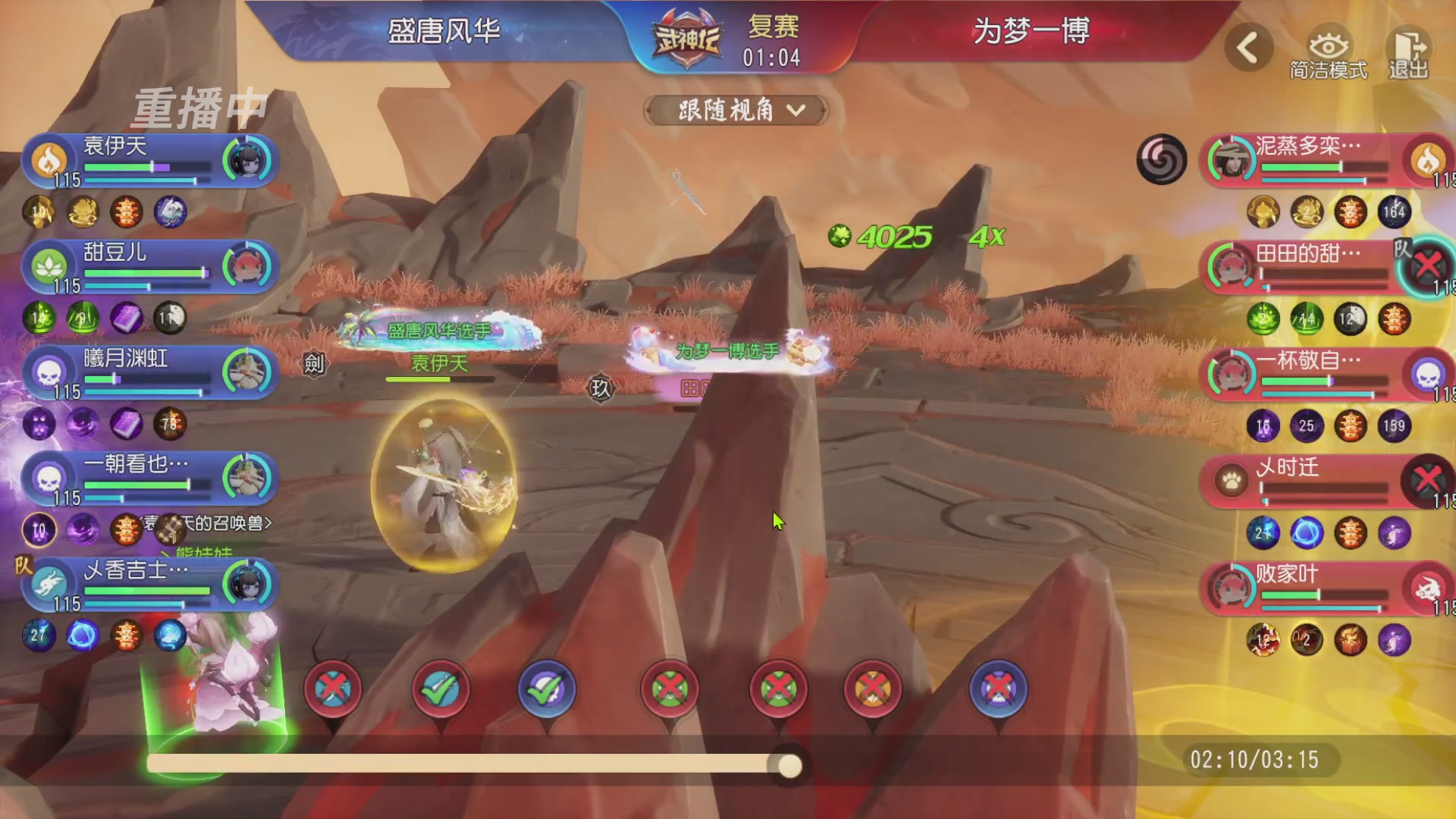The width and height of the screenshot is (1456, 819).
Task: Click the back arrow in the top right
Action: [1246, 47]
